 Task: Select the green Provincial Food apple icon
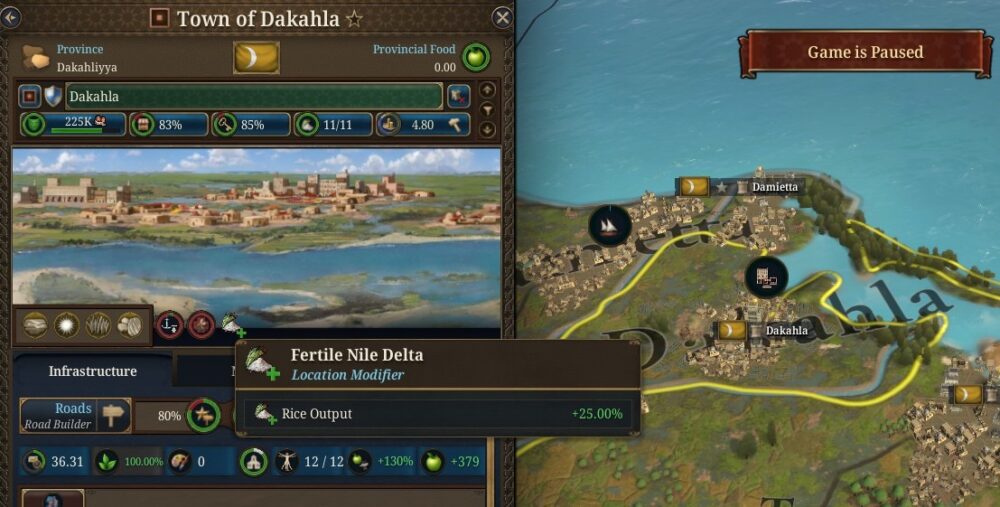pyautogui.click(x=475, y=57)
